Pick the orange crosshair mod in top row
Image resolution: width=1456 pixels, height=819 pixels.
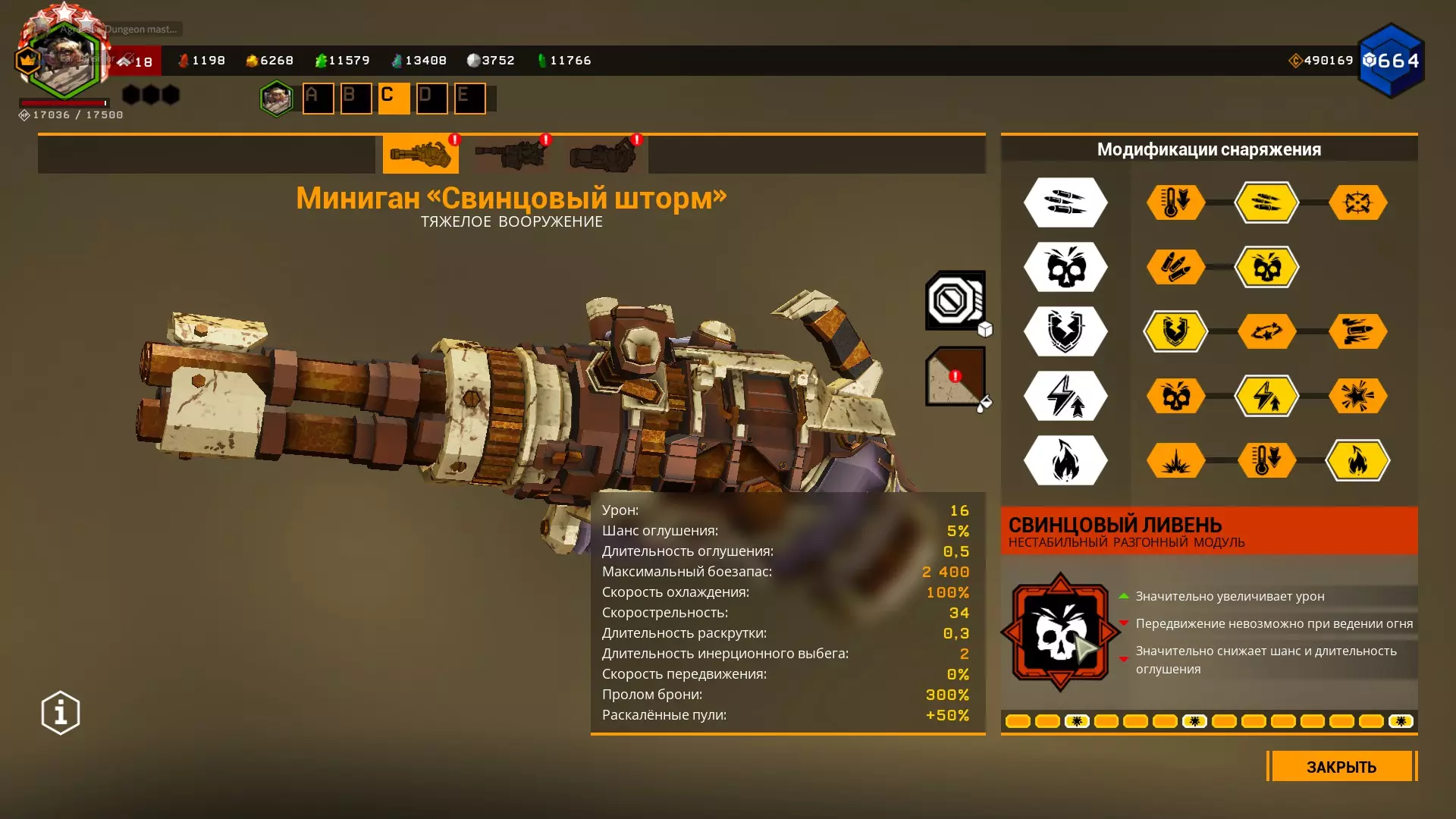(1357, 202)
